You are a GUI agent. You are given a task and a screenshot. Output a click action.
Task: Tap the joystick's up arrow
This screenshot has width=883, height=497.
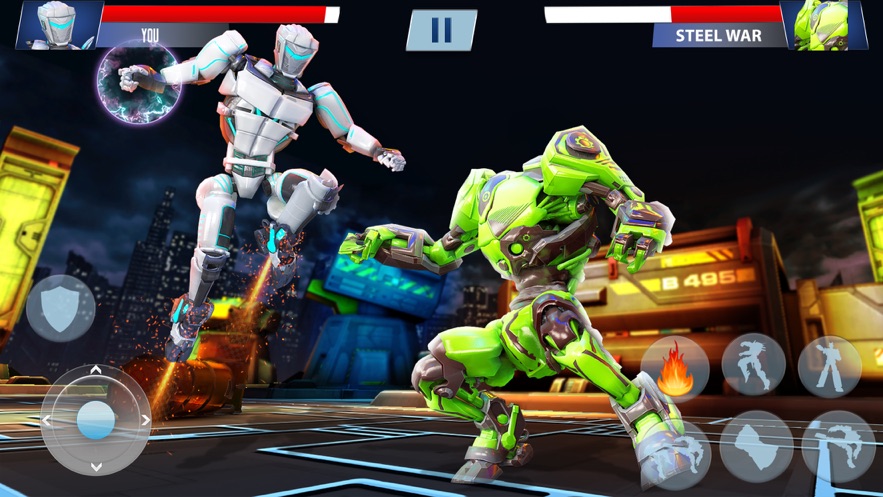tap(96, 372)
